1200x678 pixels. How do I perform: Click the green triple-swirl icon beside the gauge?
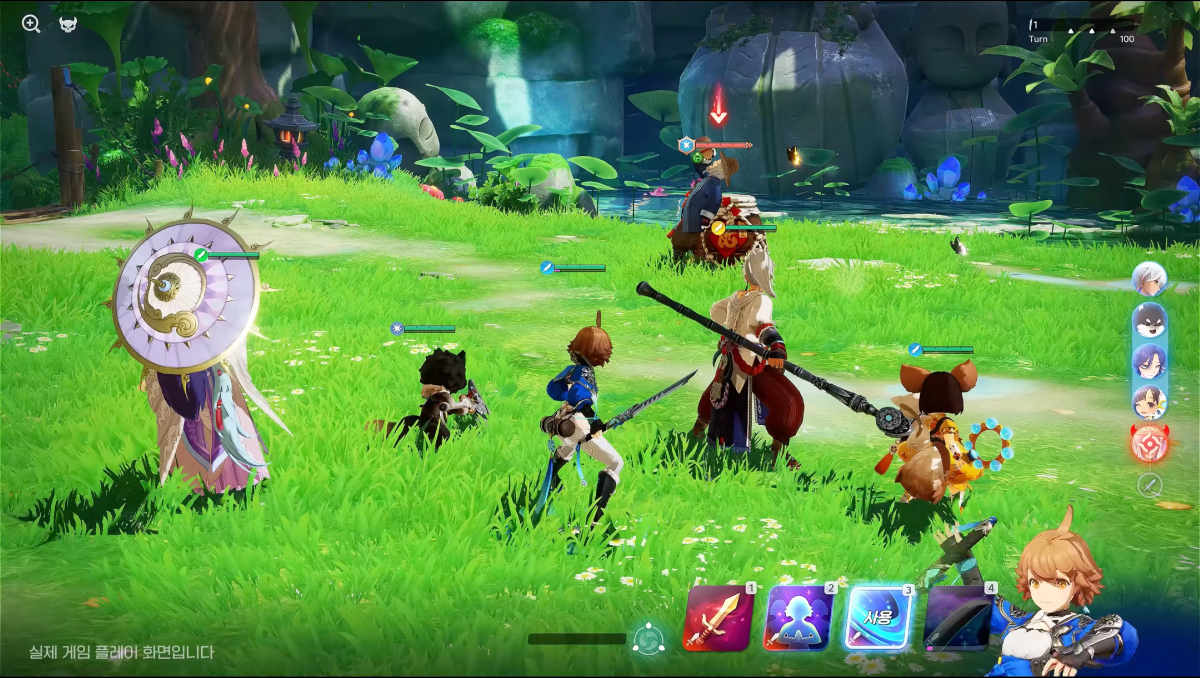[649, 638]
